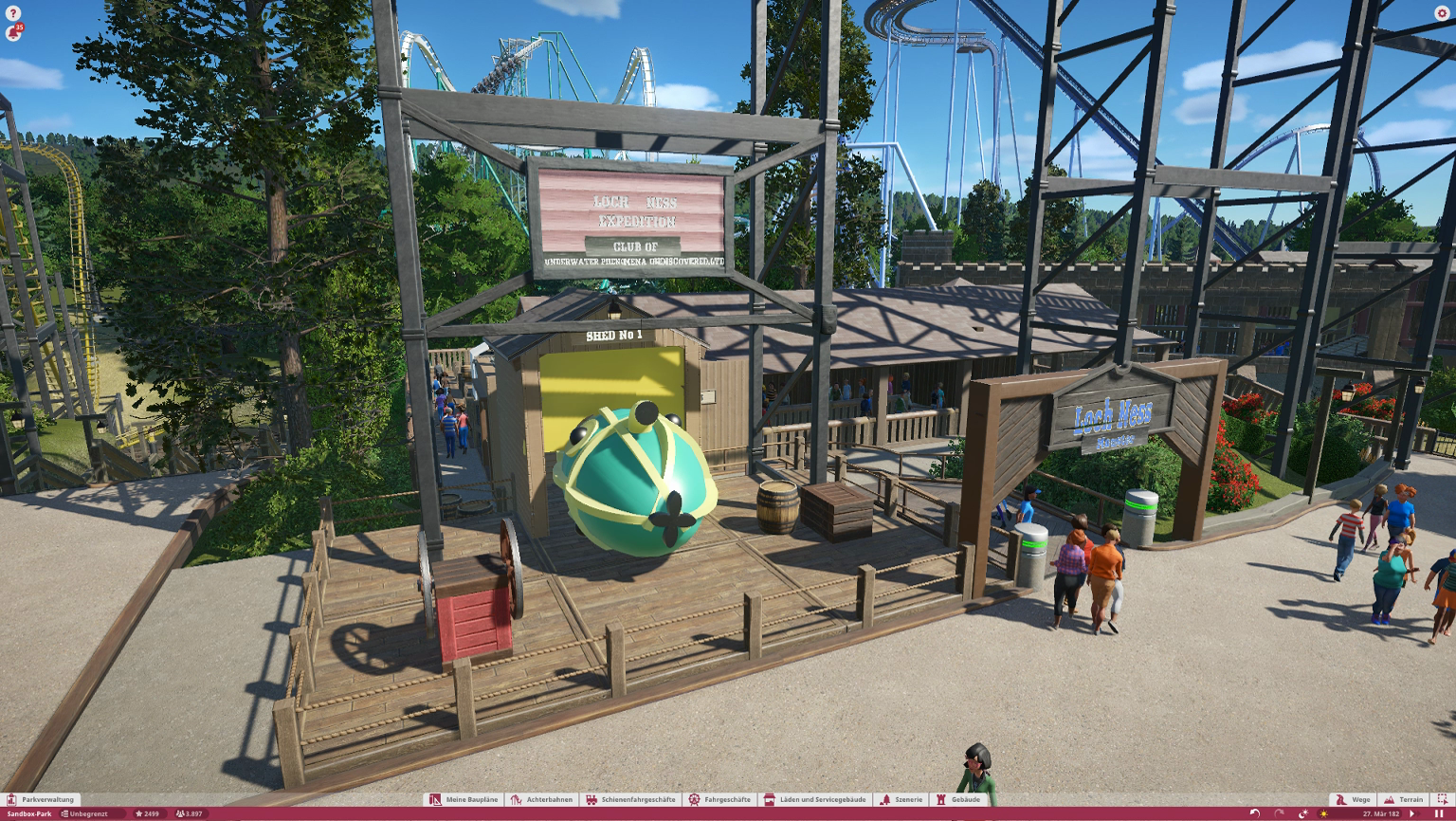Click the game speed play arrow

[1412, 813]
